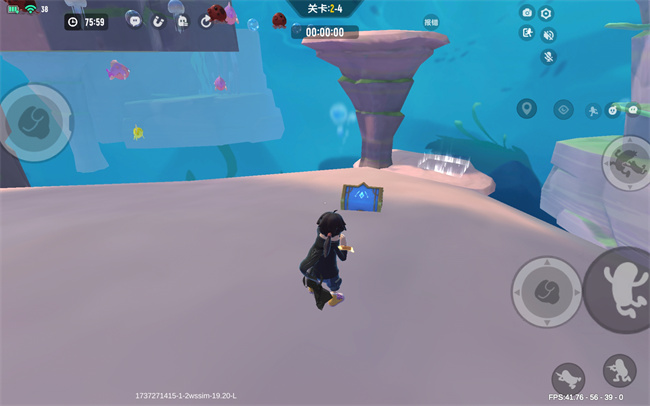Tap the location pin marker button
Screen dimensions: 650x406
pos(527,108)
